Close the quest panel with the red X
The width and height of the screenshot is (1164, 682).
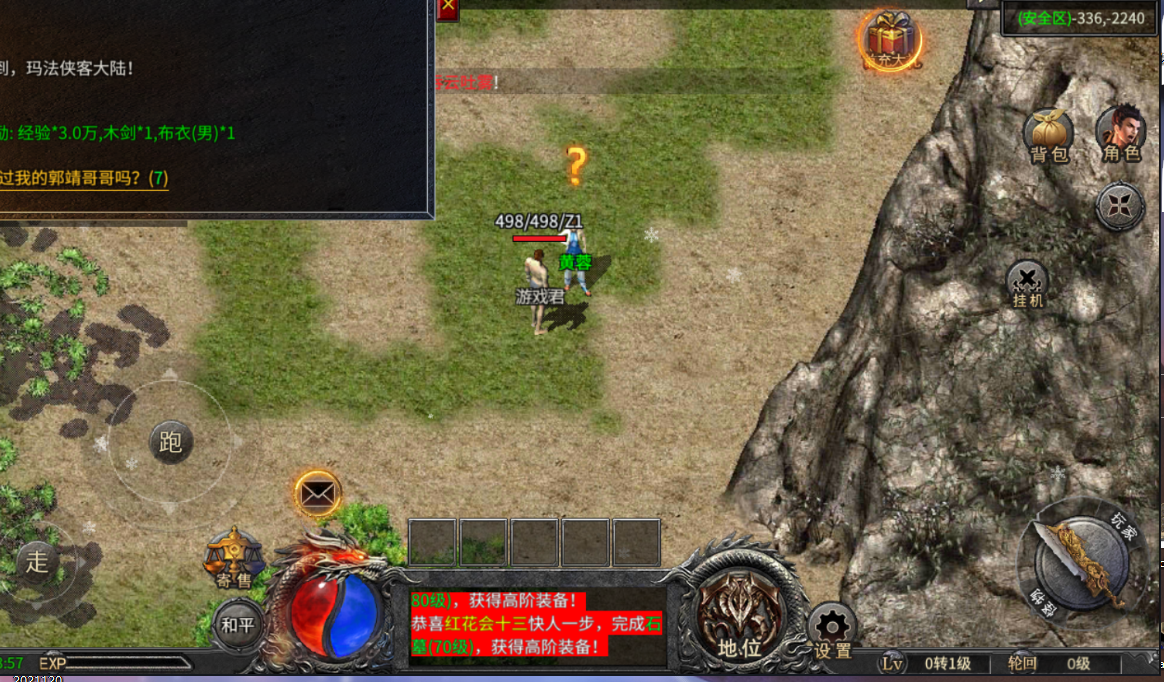[x=447, y=9]
